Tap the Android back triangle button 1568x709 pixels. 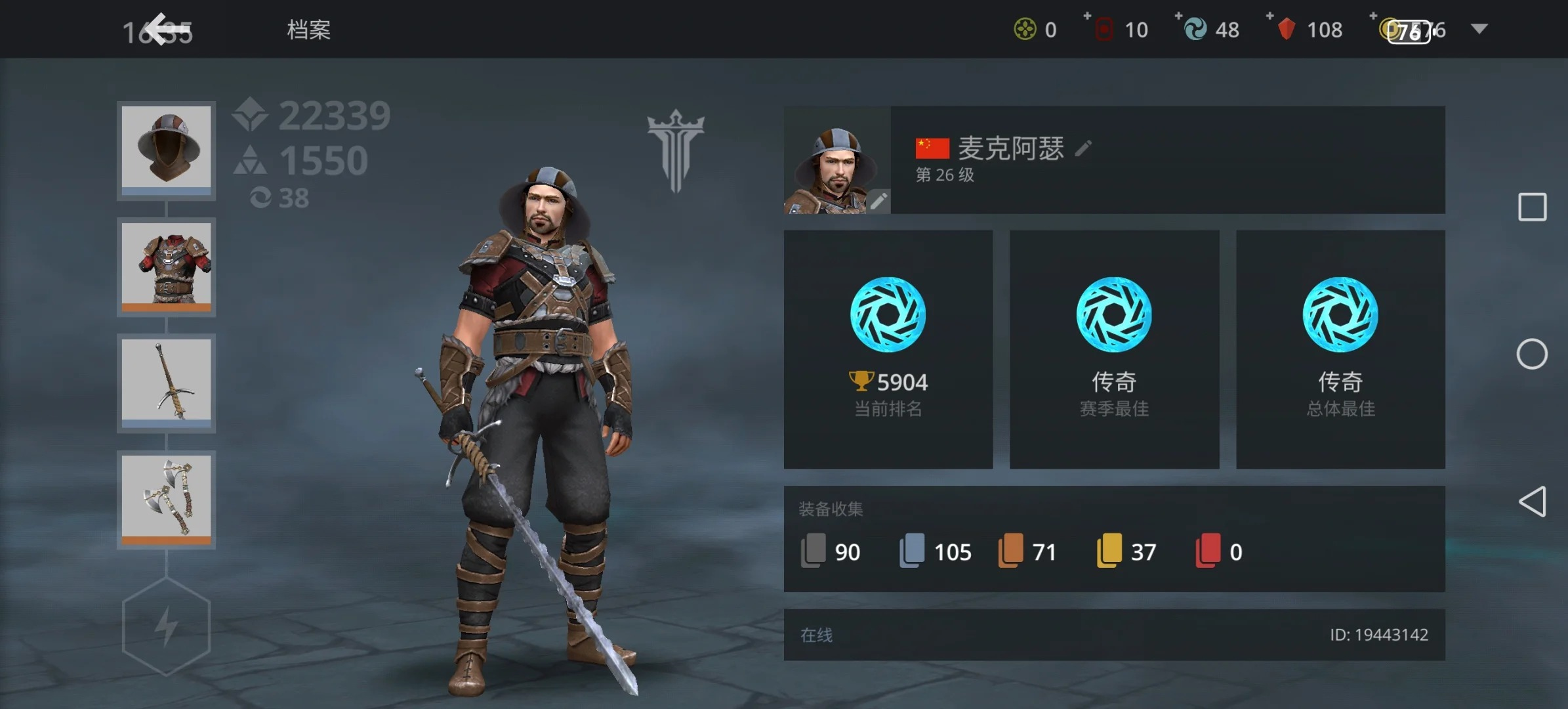click(1532, 502)
